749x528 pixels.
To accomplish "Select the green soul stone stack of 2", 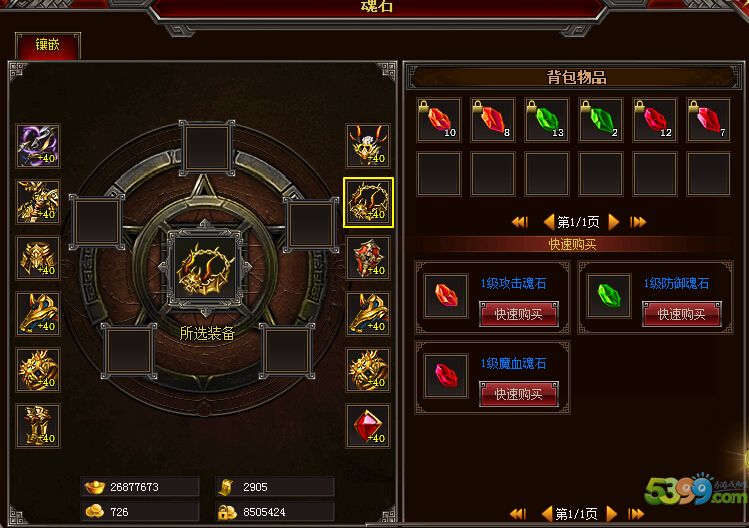I will click(600, 120).
